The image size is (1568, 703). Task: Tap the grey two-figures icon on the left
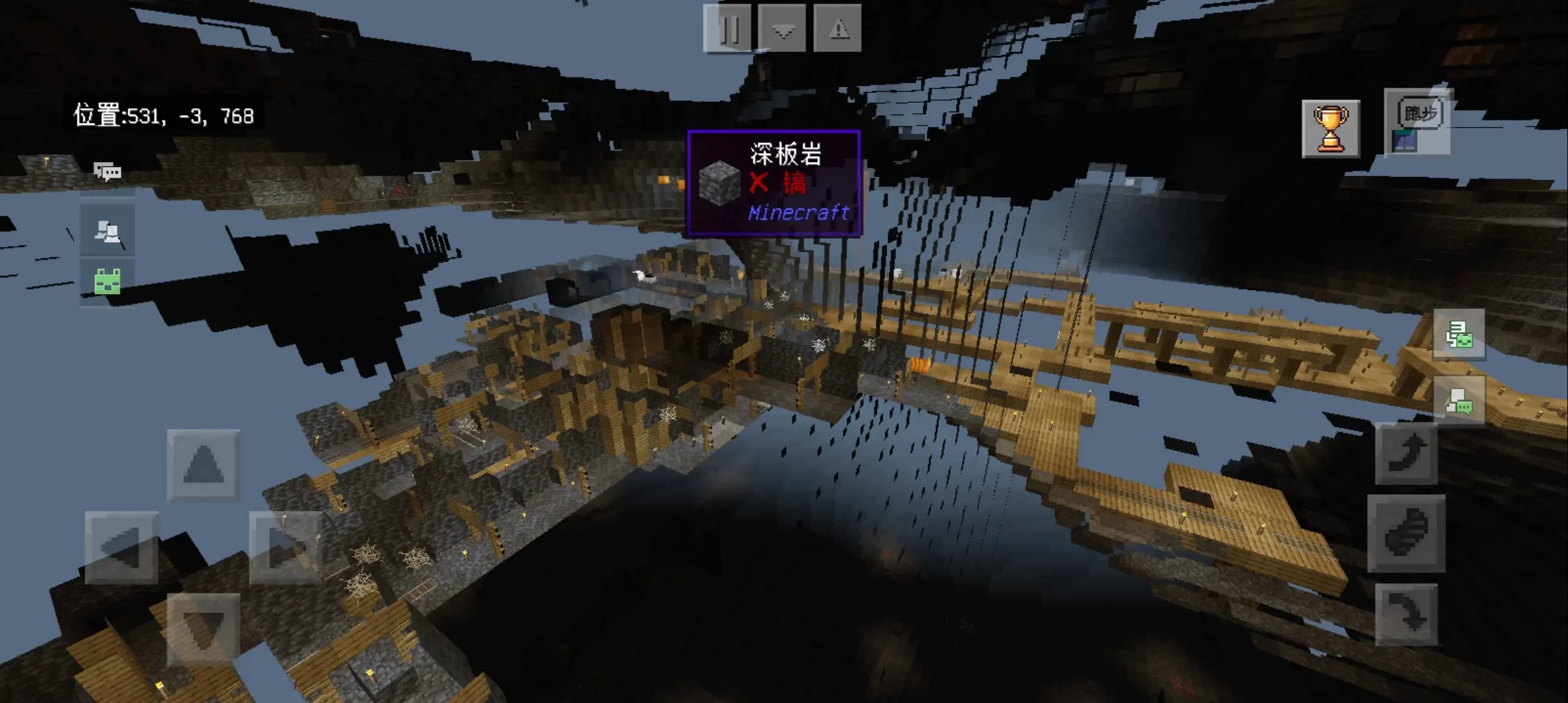pos(107,231)
